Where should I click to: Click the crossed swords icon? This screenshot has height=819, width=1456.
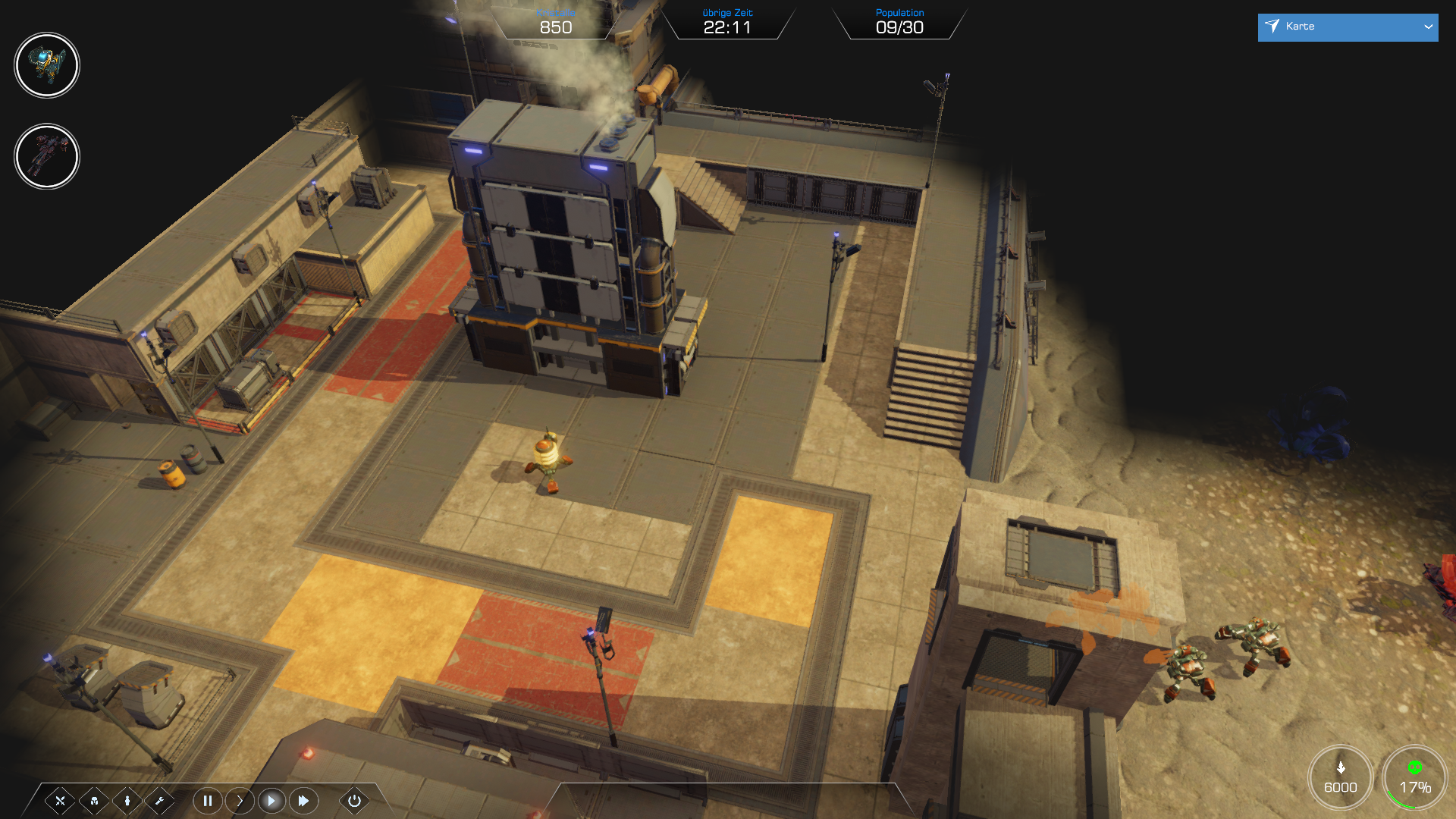(61, 801)
